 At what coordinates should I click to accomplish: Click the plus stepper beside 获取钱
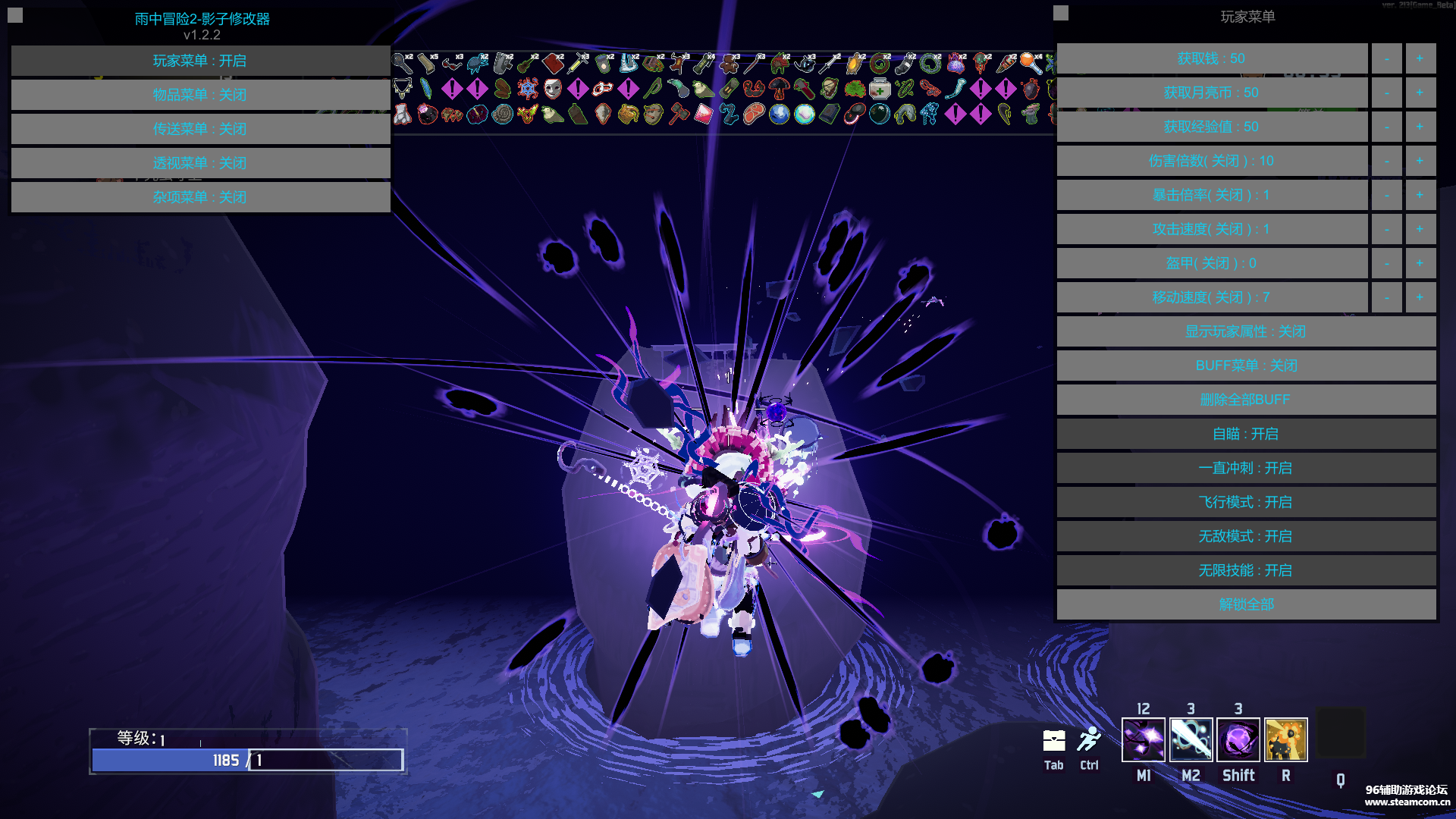tap(1420, 58)
